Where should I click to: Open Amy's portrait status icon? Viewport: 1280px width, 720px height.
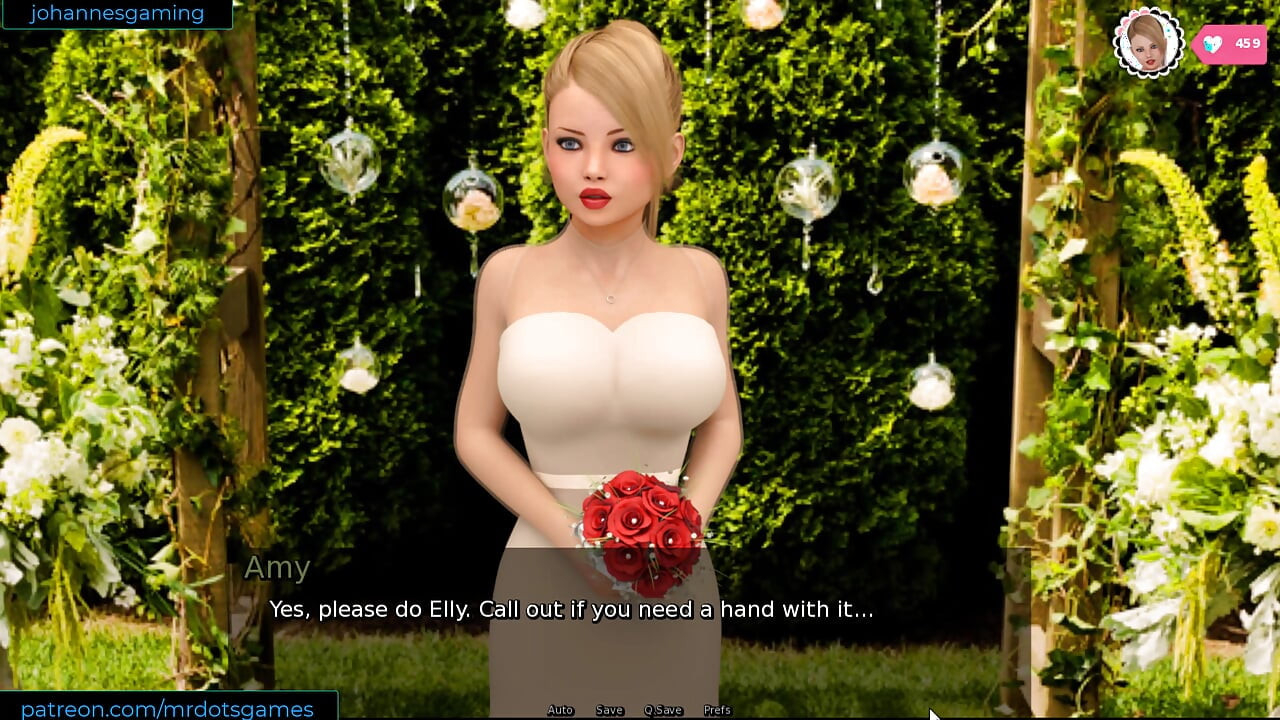[x=1148, y=43]
